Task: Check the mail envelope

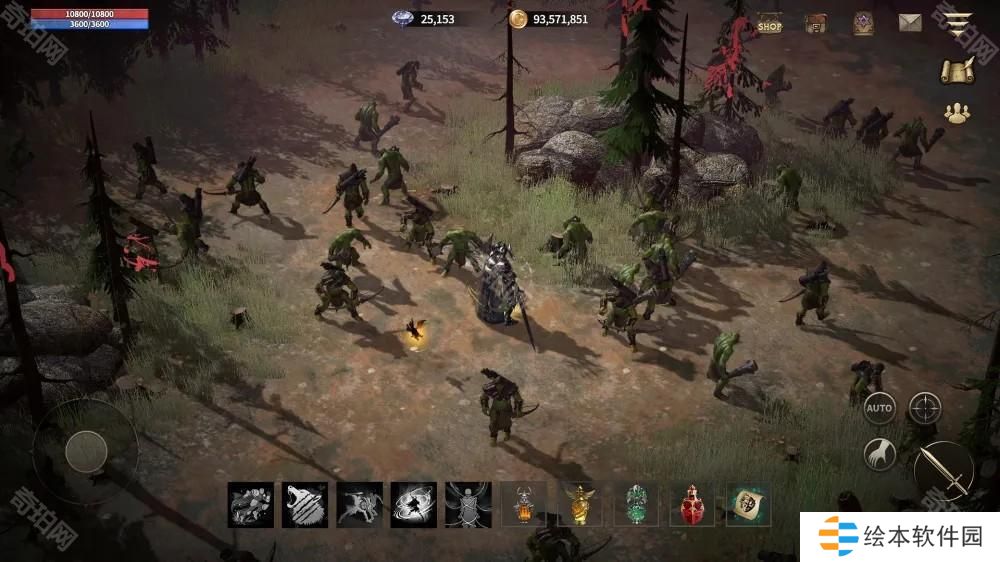Action: pyautogui.click(x=909, y=23)
